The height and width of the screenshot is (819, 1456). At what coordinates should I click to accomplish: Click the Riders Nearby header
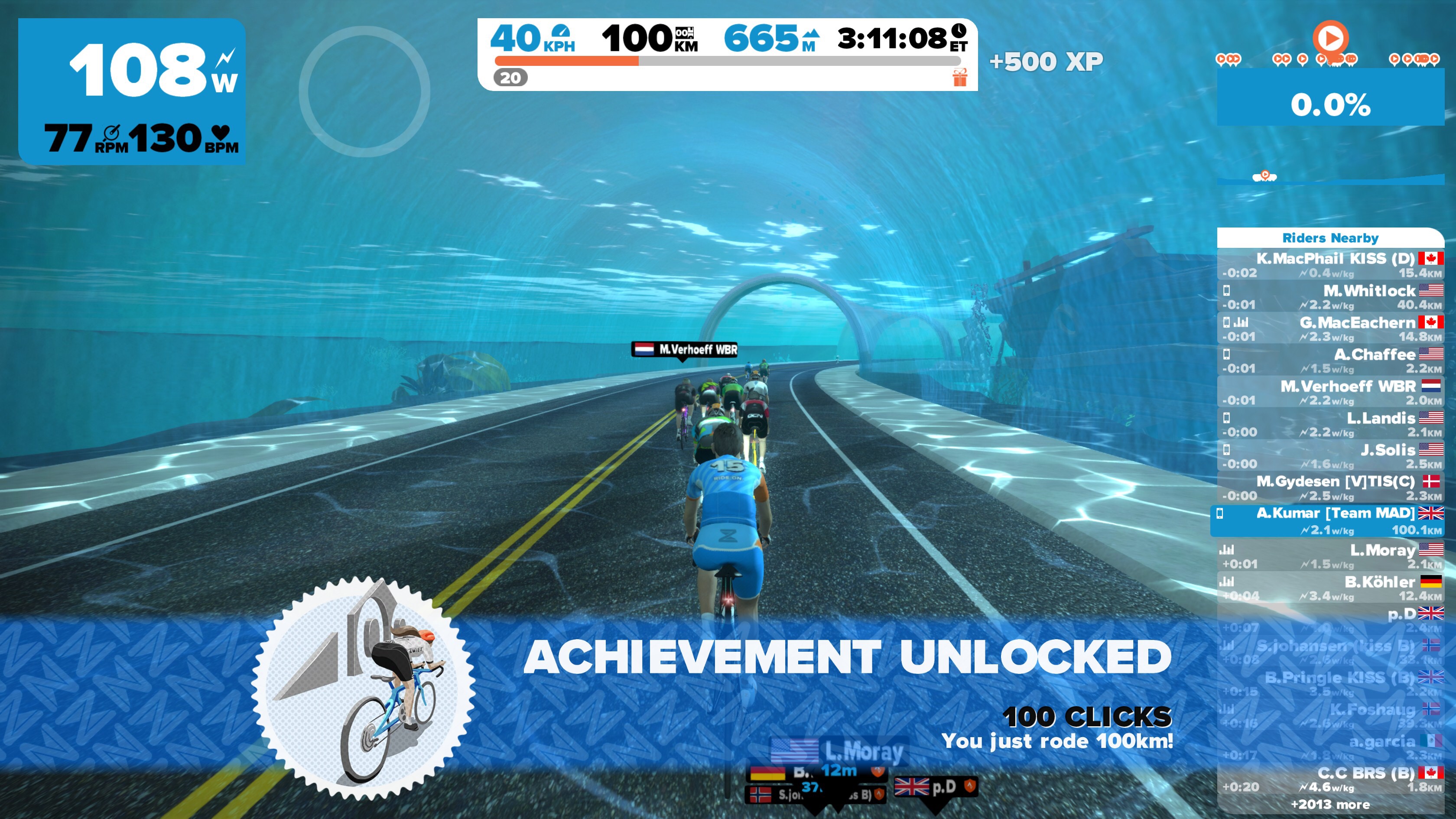1330,238
